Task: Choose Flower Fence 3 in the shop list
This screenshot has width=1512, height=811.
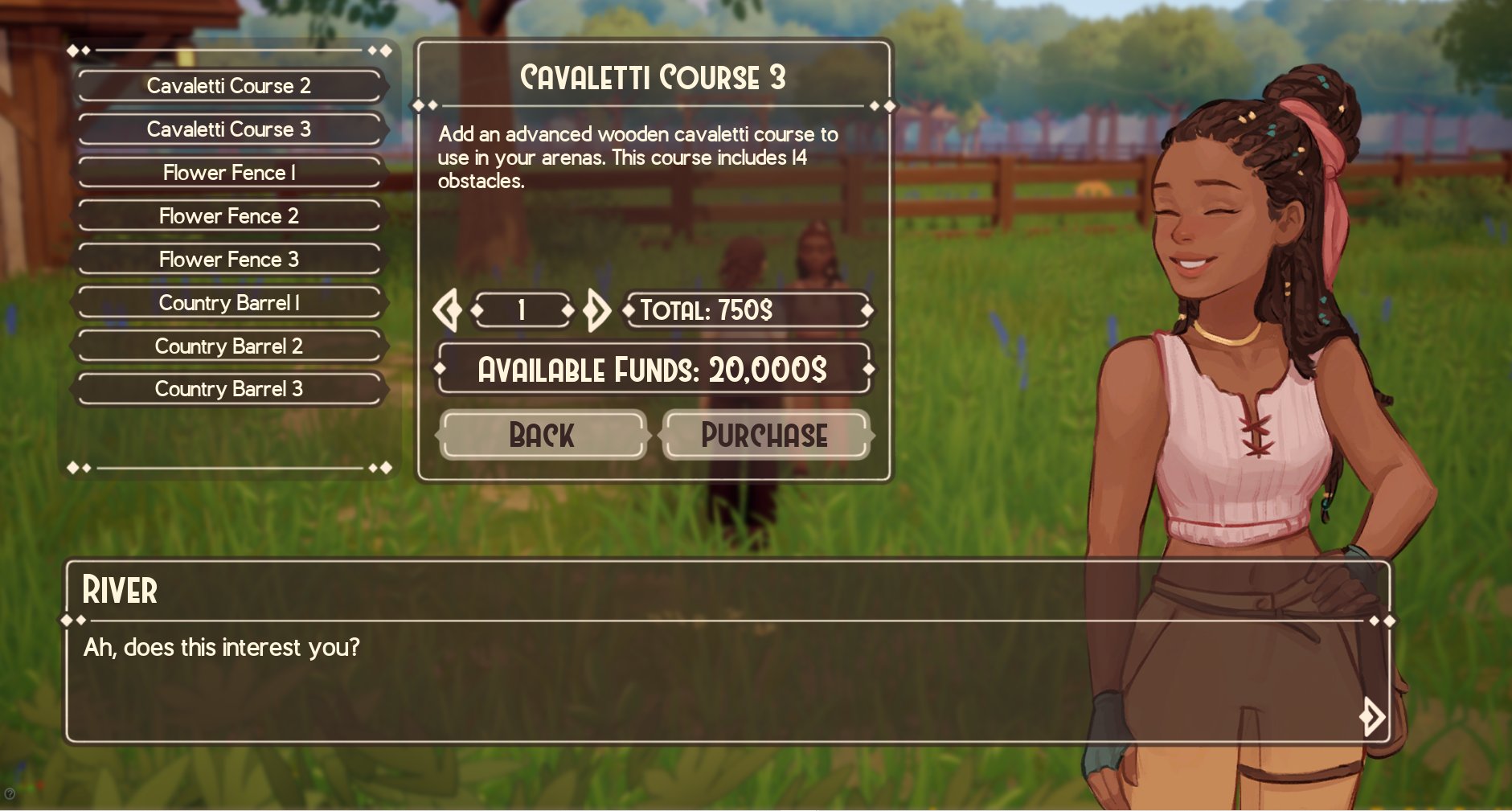Action: [x=229, y=259]
